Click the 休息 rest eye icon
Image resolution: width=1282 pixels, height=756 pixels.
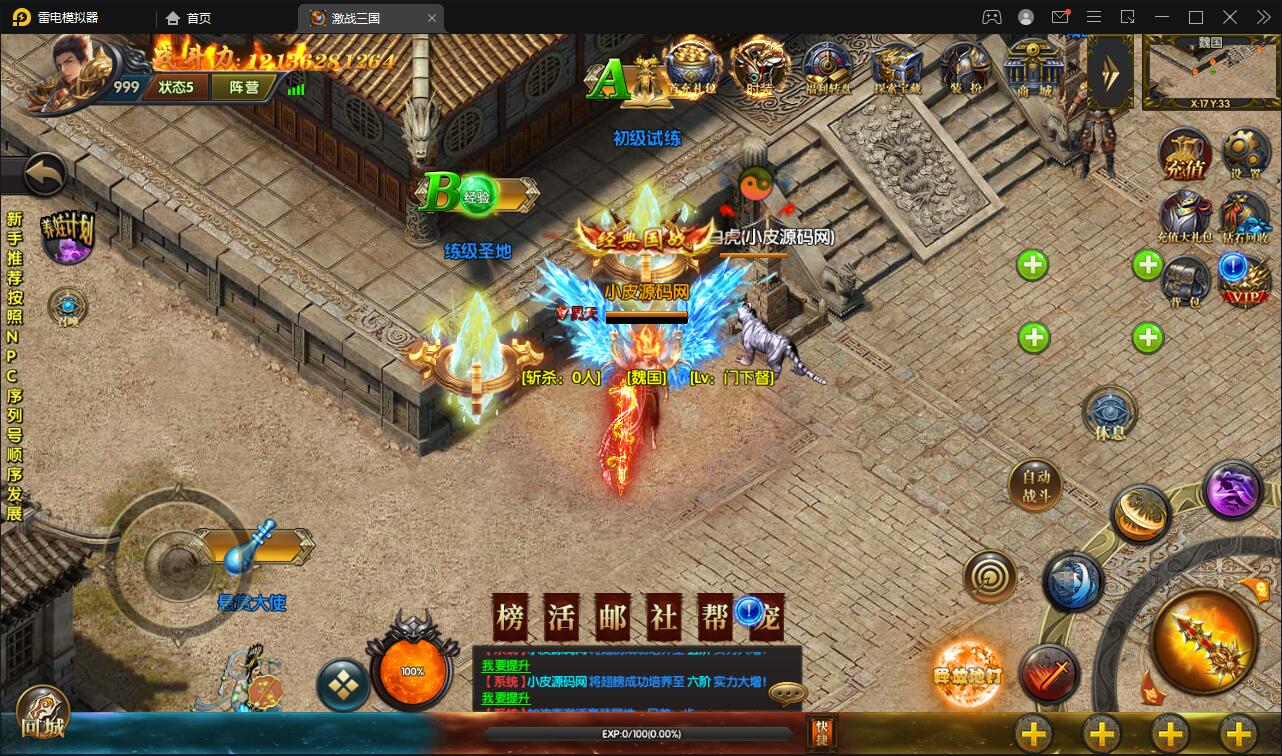click(x=1110, y=412)
